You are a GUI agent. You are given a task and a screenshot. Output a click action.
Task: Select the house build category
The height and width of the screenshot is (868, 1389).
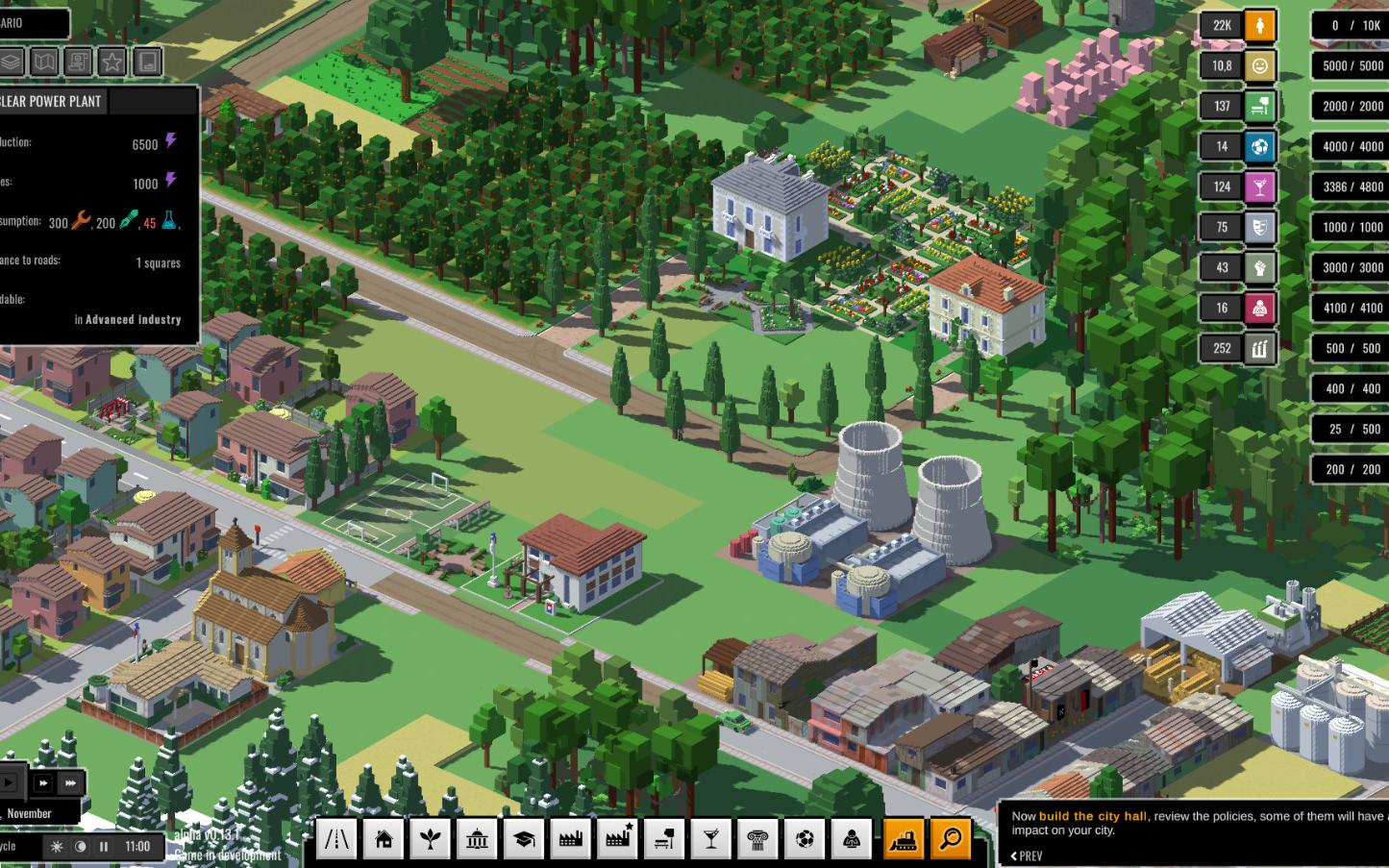point(384,840)
